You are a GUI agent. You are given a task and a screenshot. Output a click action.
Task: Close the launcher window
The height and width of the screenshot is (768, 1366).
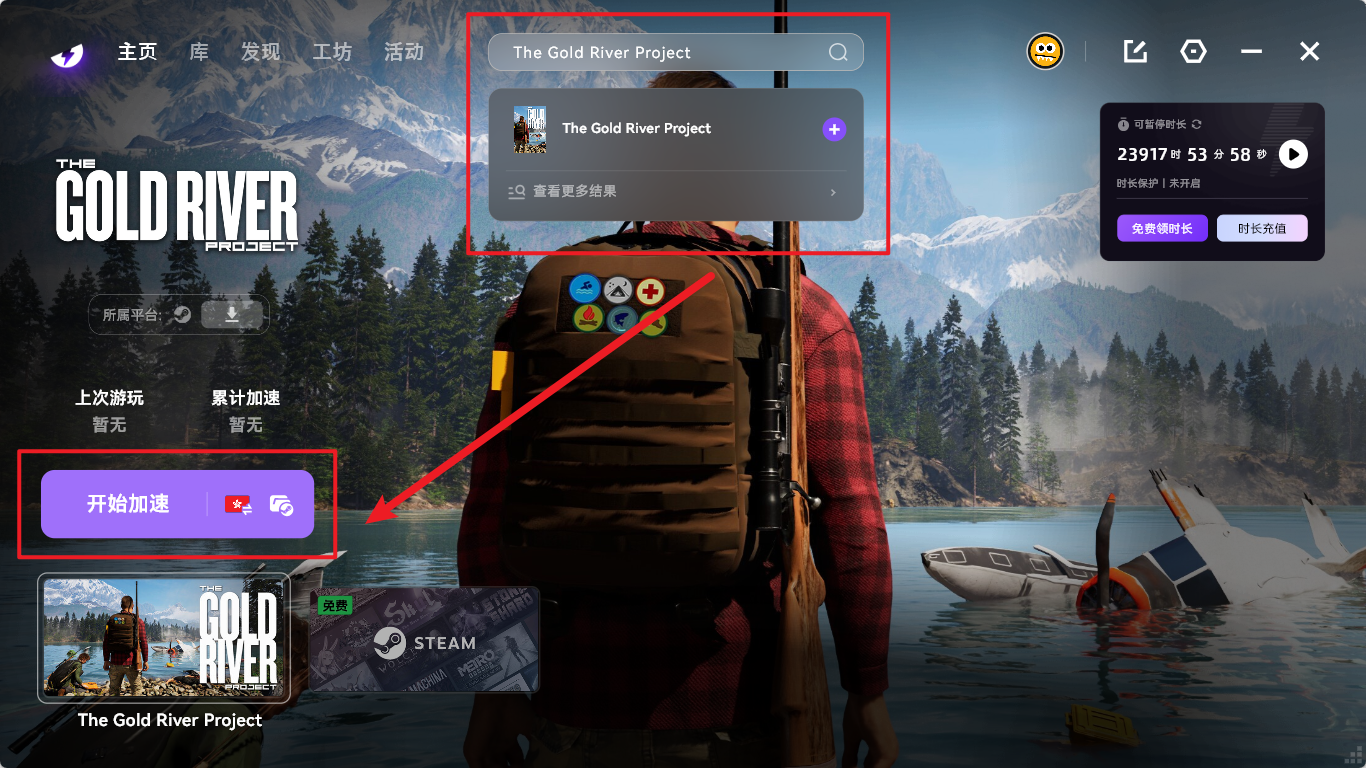[1309, 52]
